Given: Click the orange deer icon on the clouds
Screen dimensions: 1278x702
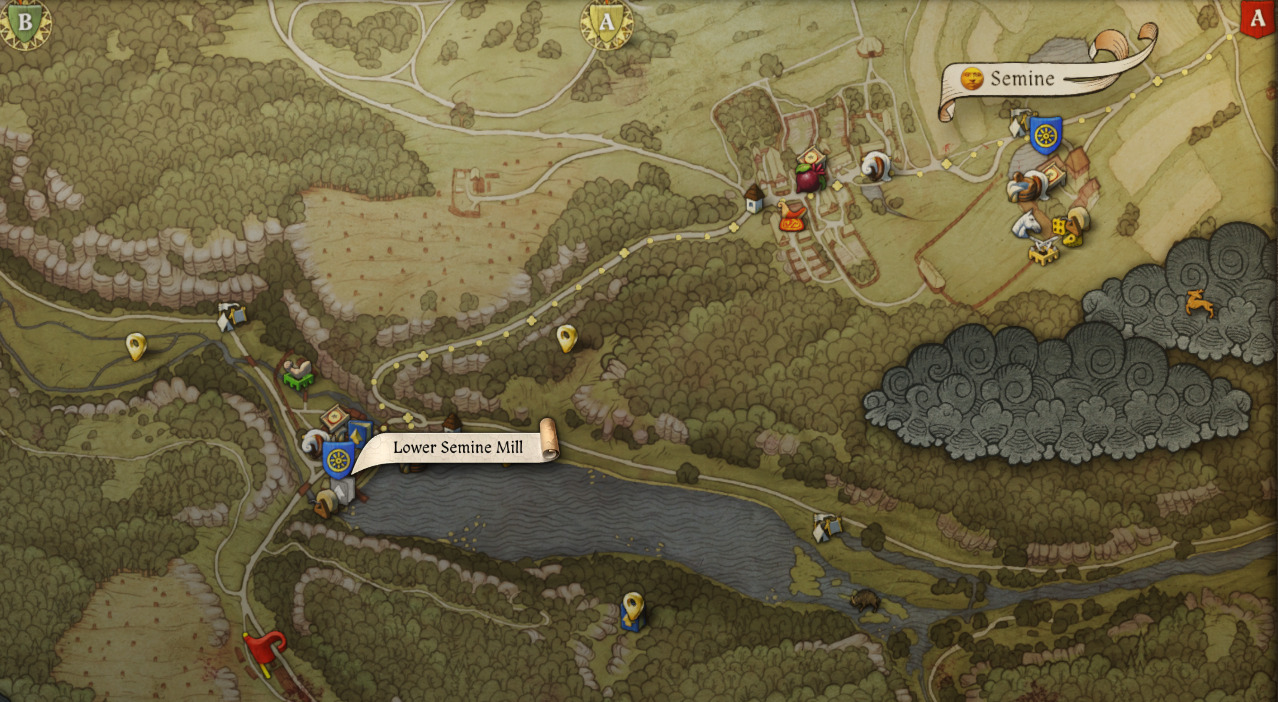Looking at the screenshot, I should pos(1198,303).
